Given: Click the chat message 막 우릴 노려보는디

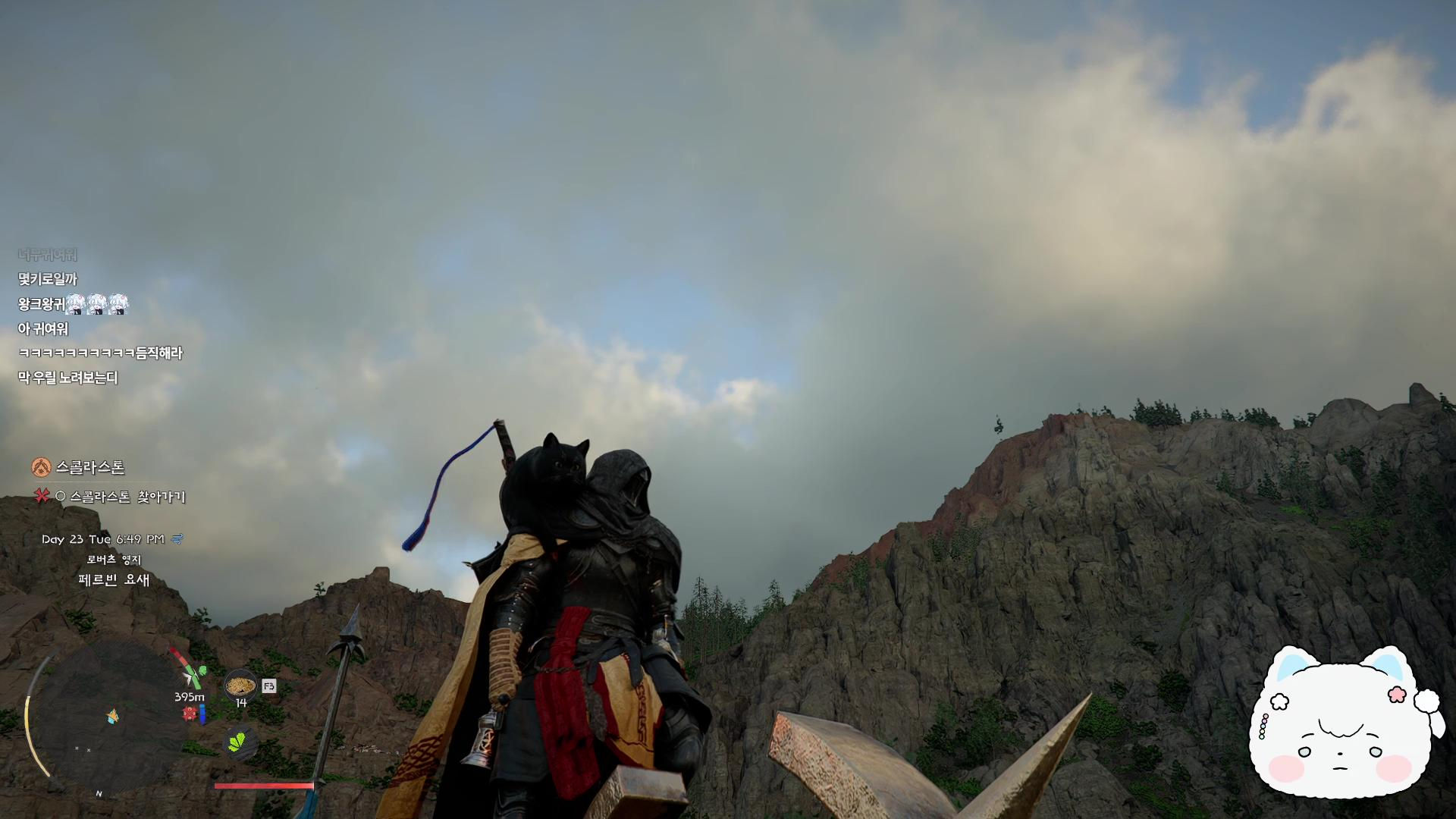Looking at the screenshot, I should click(68, 378).
